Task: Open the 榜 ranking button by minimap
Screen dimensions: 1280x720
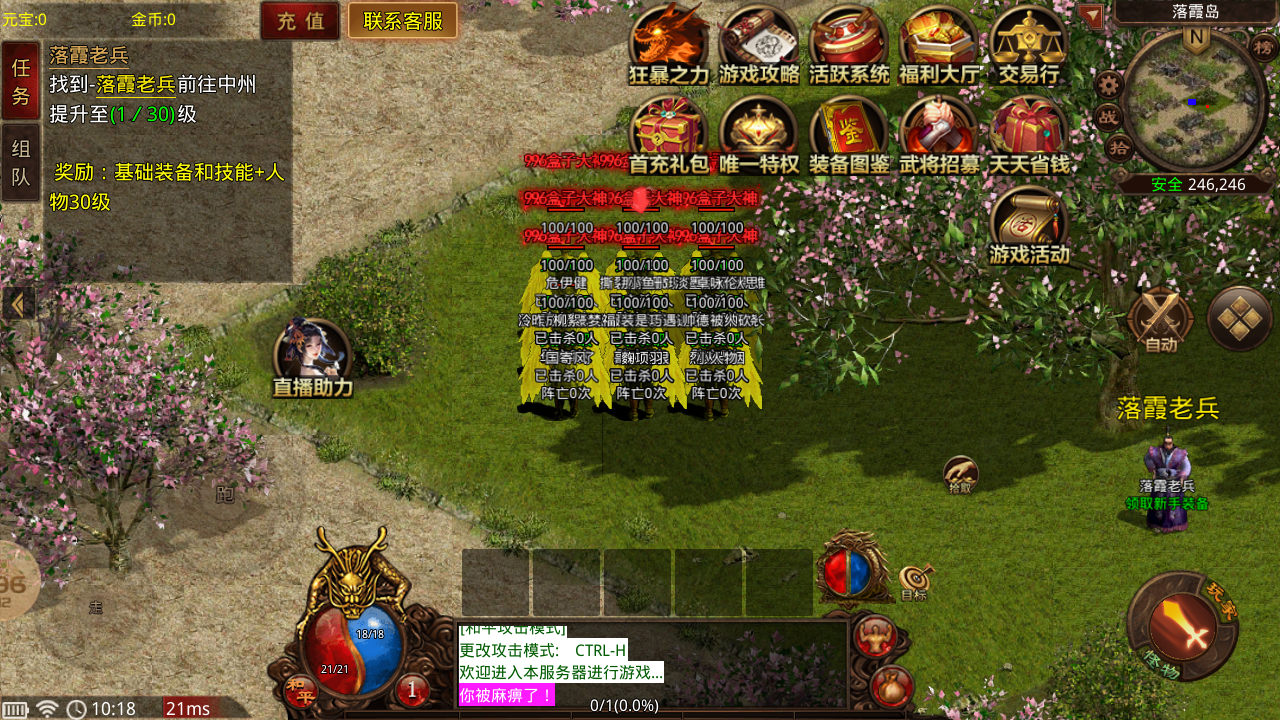Action: click(1265, 47)
